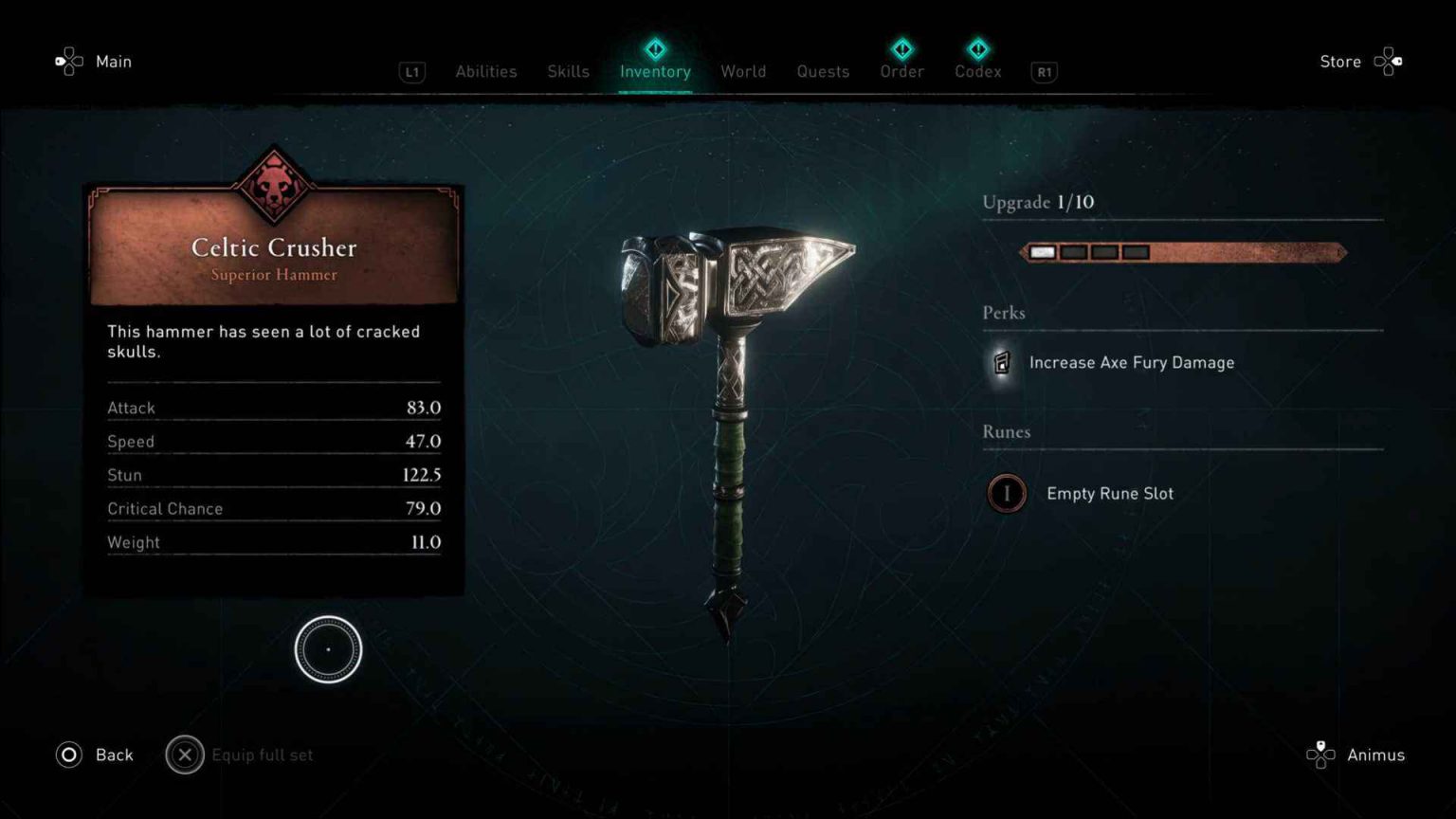Click the R1 shoulder button indicator
This screenshot has width=1456, height=819.
click(x=1044, y=72)
